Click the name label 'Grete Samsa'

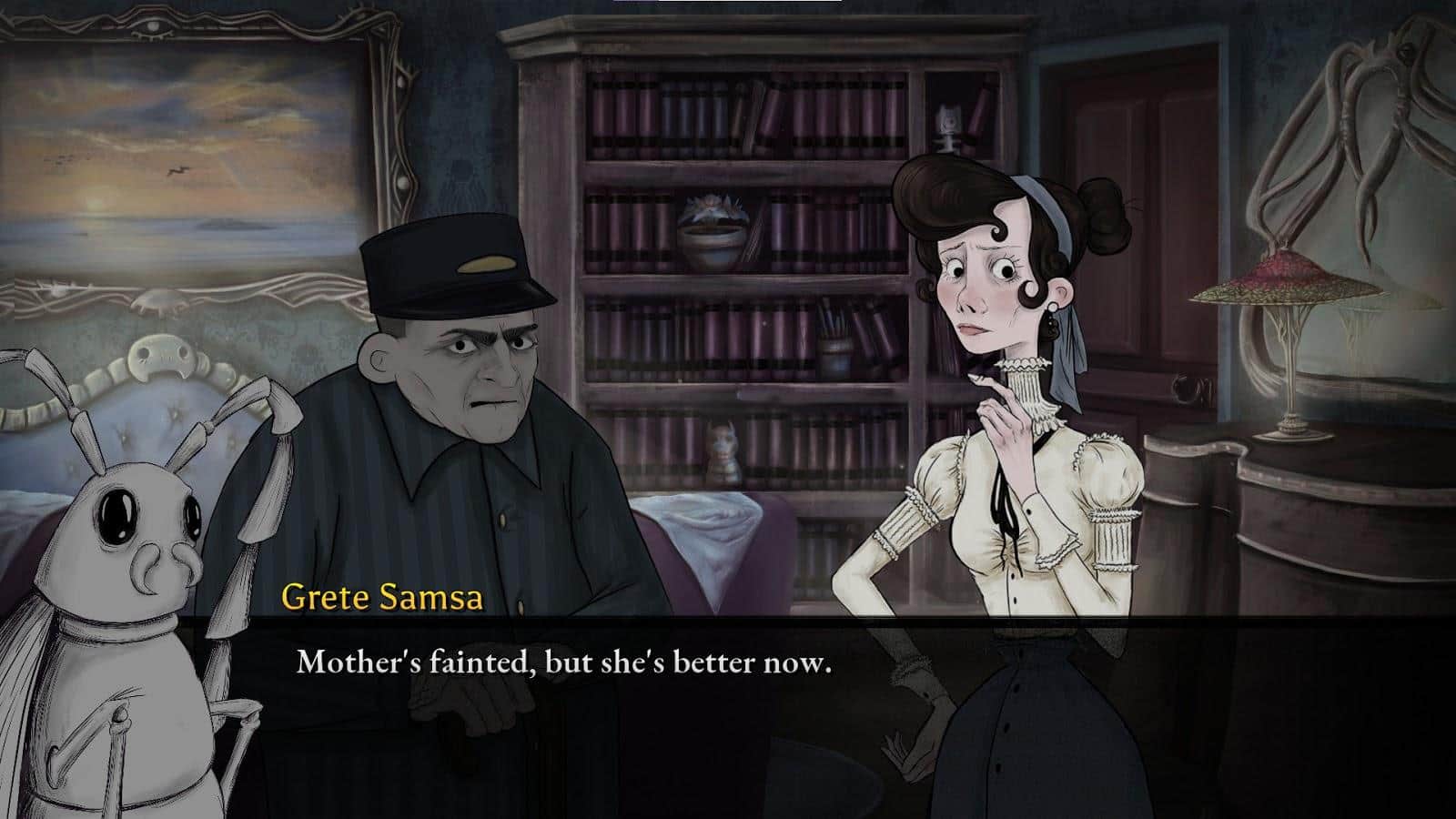click(x=382, y=598)
